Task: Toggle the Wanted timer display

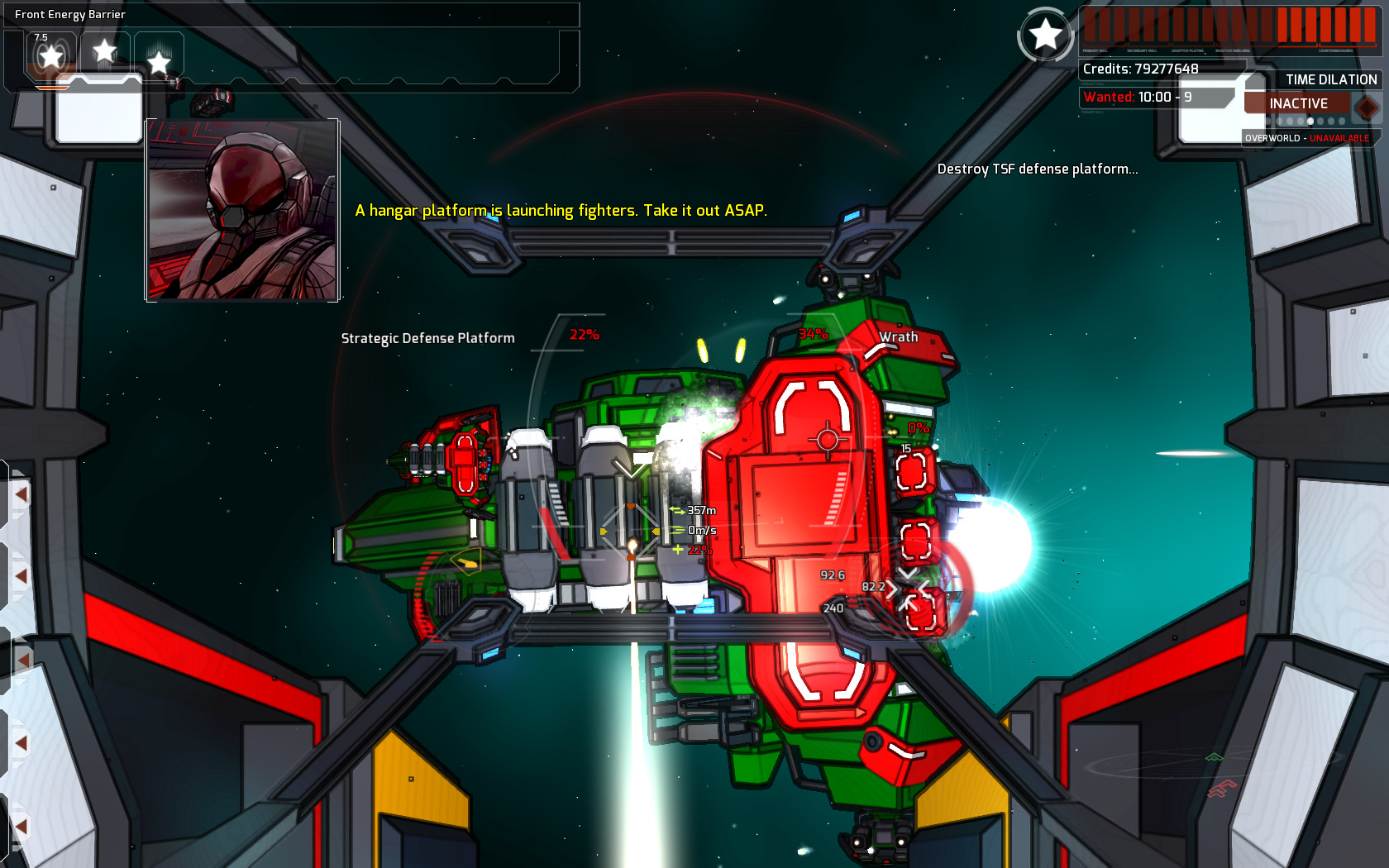Action: pos(1139,98)
